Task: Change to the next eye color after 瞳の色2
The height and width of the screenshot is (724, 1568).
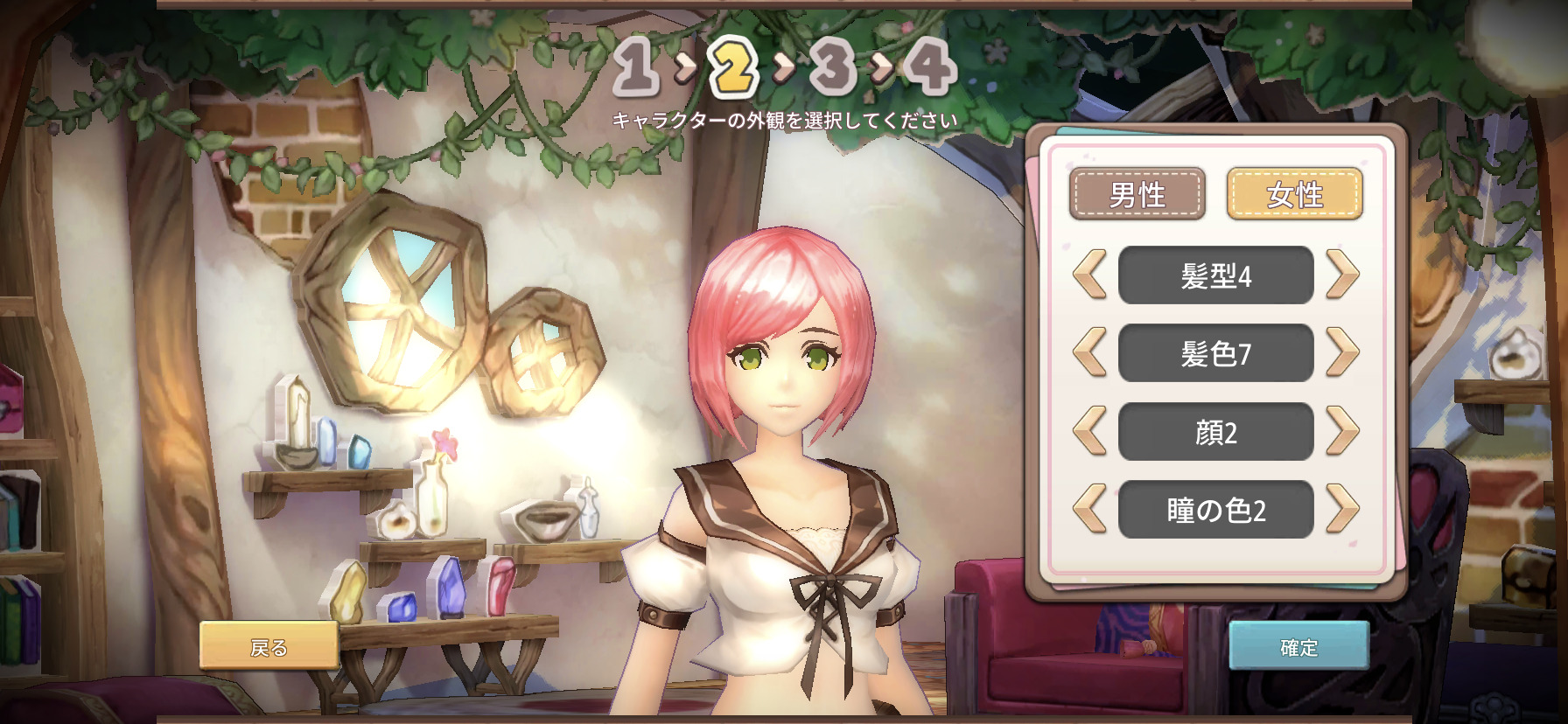Action: pyautogui.click(x=1341, y=509)
